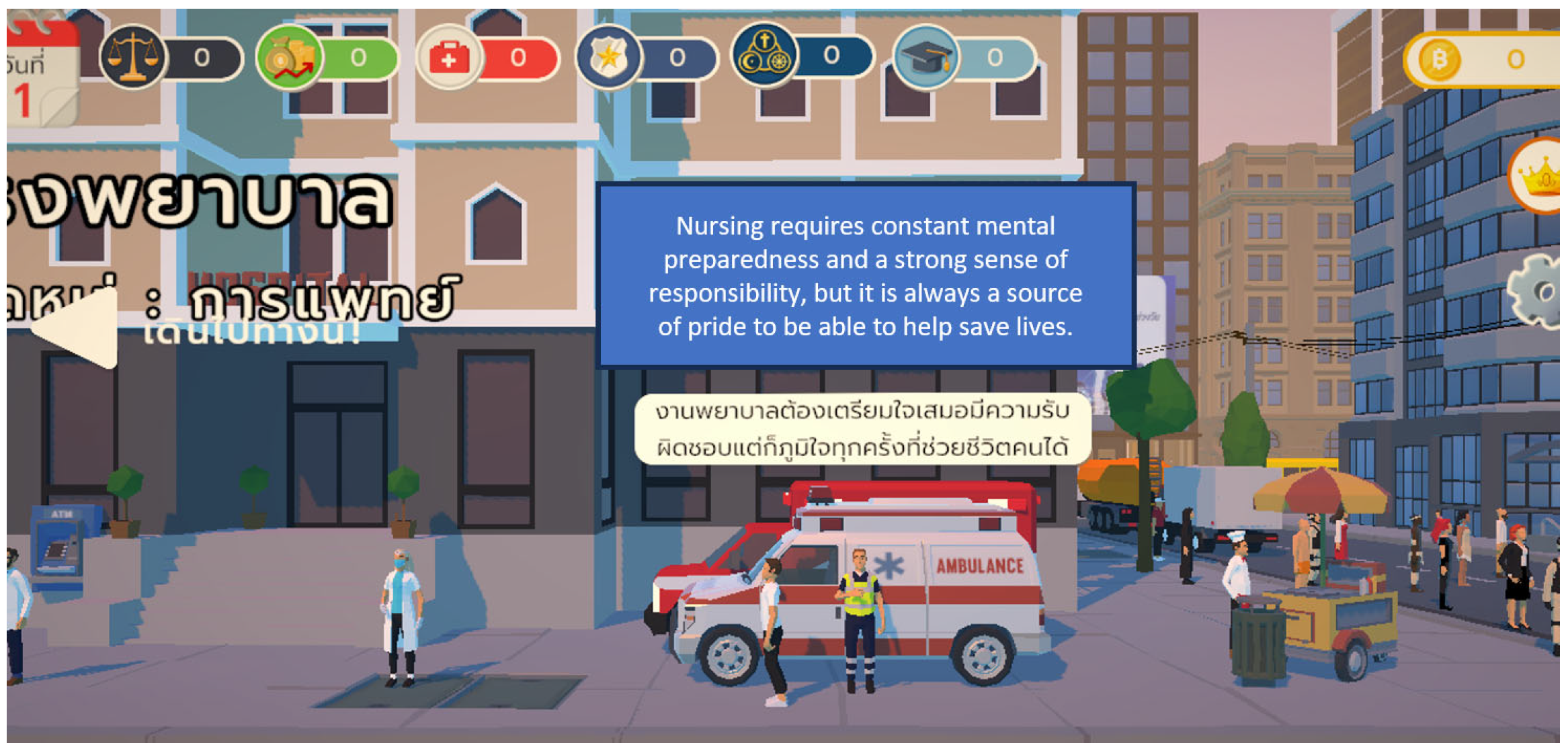Click the graduation cap education icon
Viewport: 1568px width, 753px height.
coord(925,57)
